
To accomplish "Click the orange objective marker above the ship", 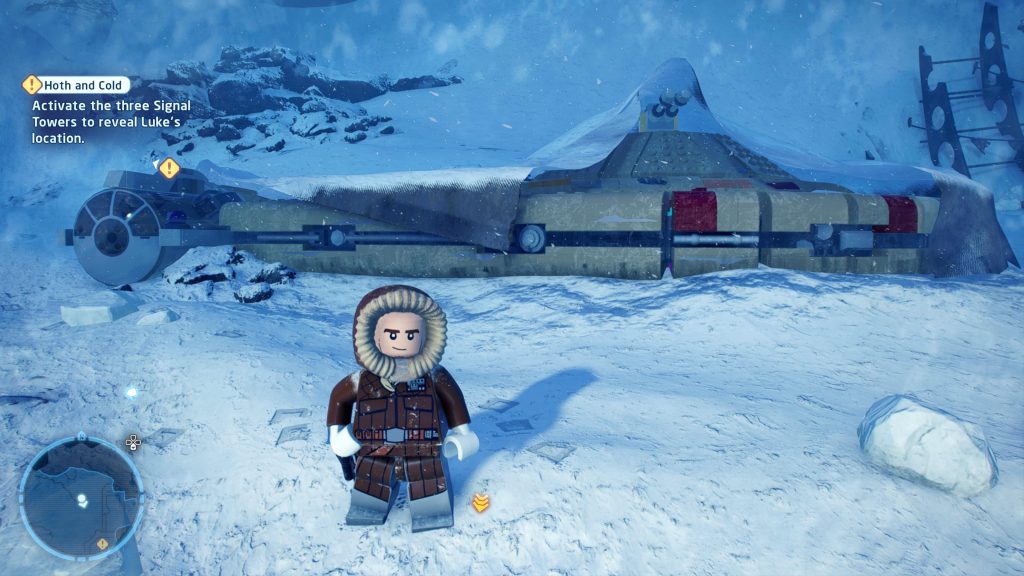I will point(169,168).
